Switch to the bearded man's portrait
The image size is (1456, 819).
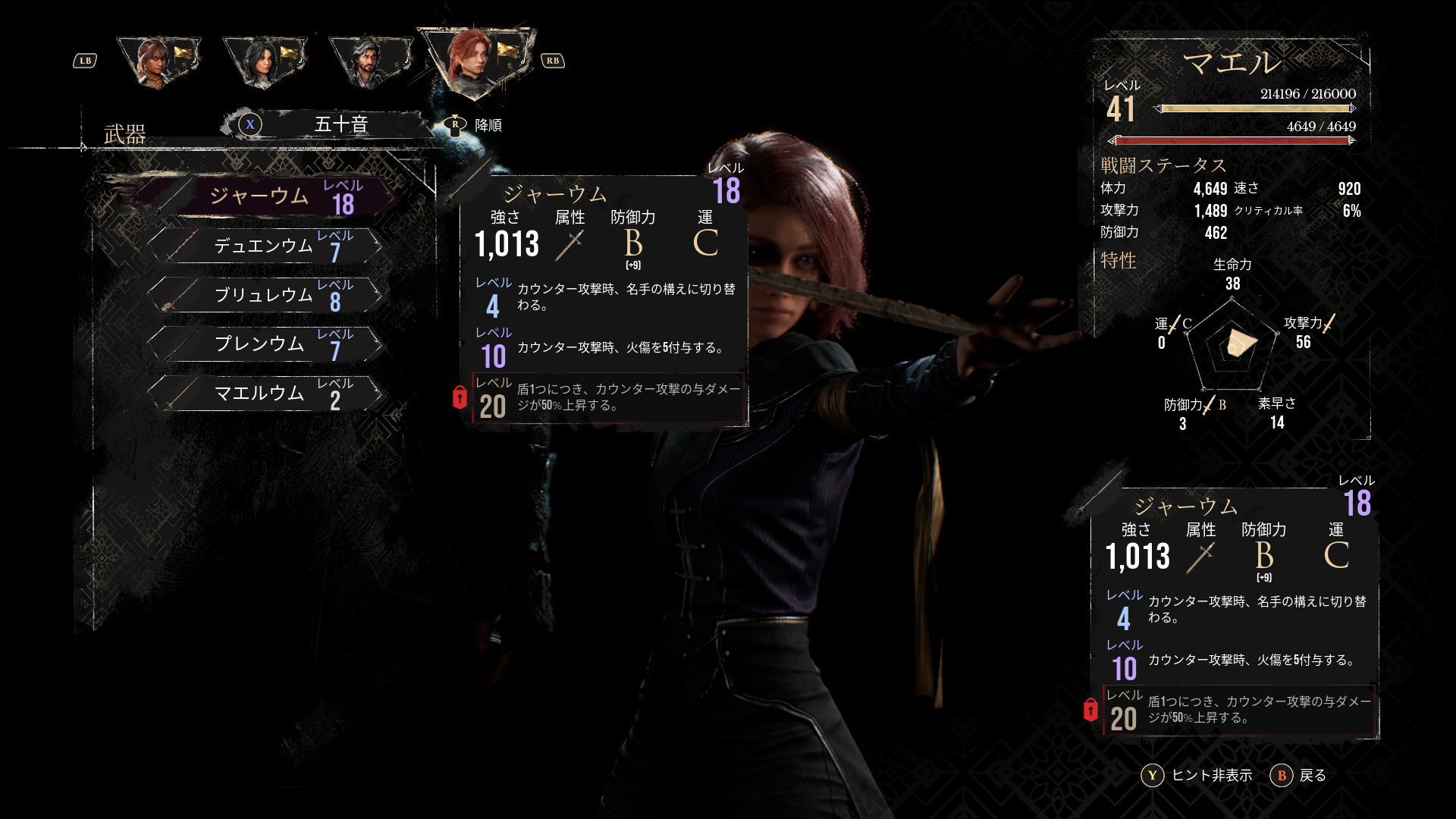(369, 61)
